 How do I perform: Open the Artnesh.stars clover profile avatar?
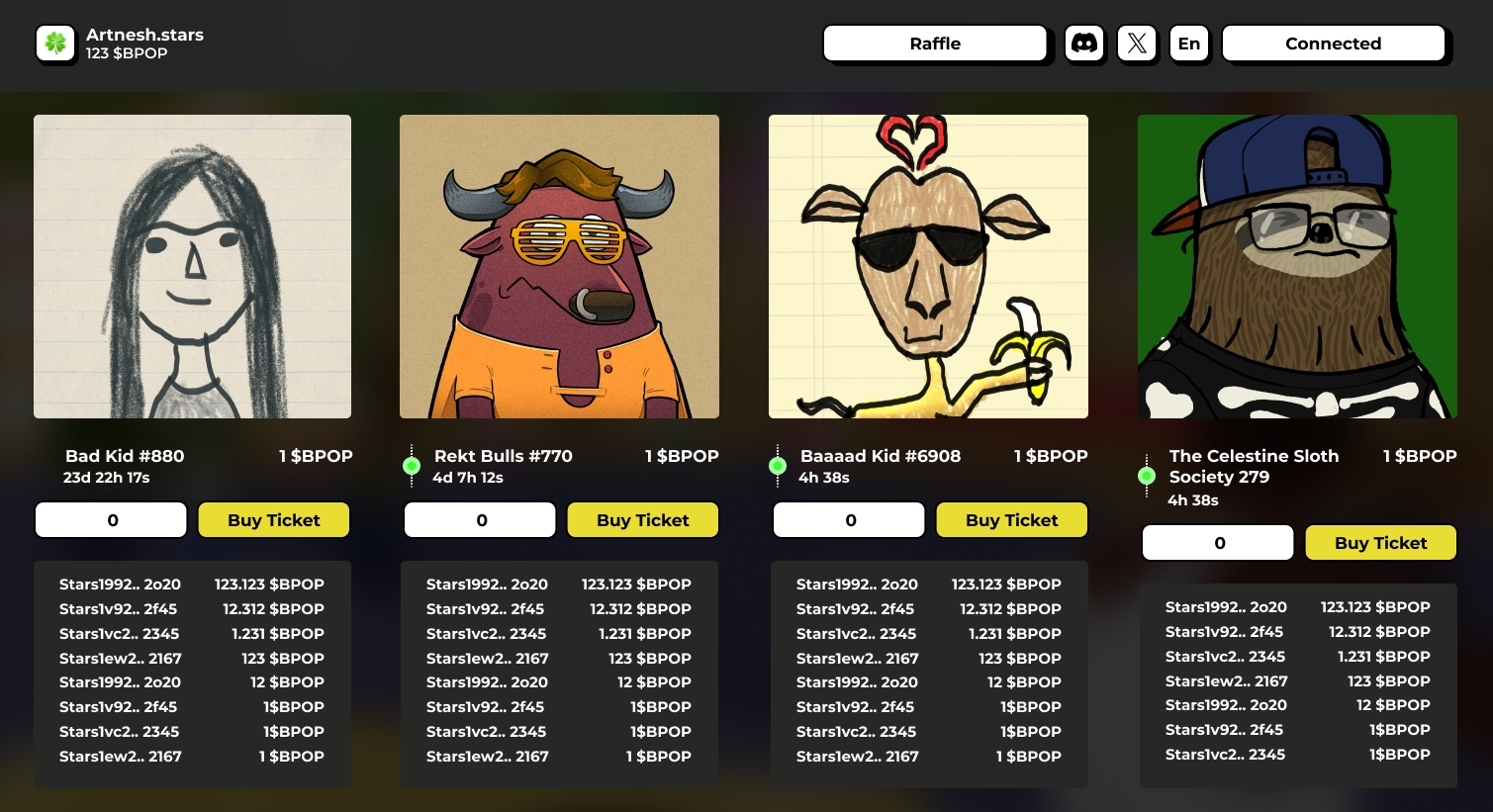[55, 44]
